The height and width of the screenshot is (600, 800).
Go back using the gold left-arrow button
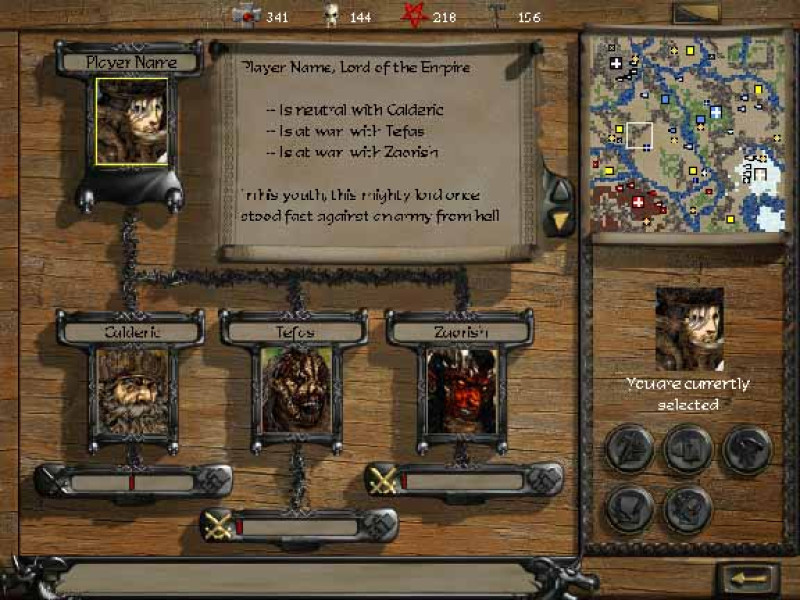pyautogui.click(x=747, y=579)
